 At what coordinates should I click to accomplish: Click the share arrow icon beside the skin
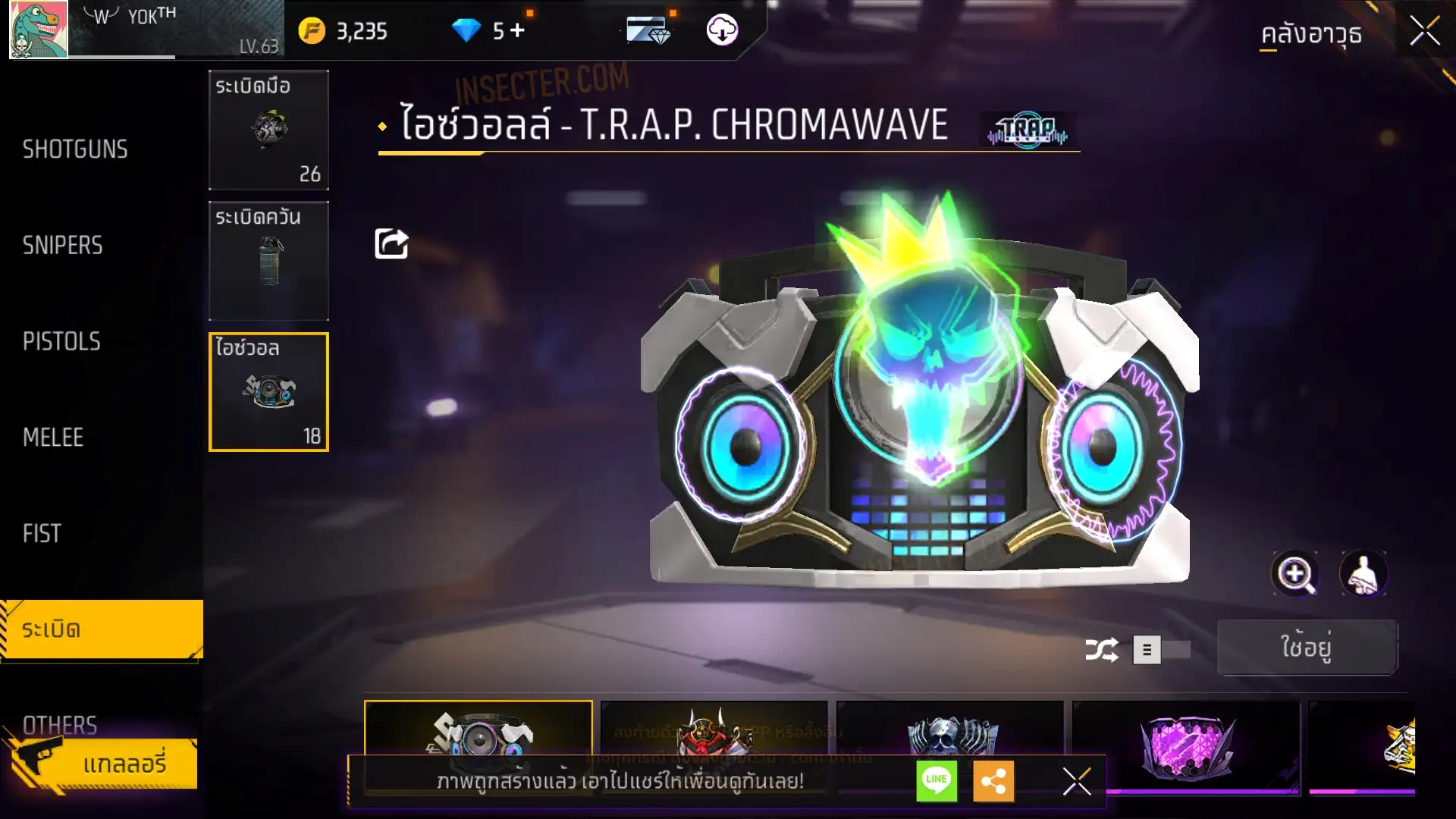(391, 243)
